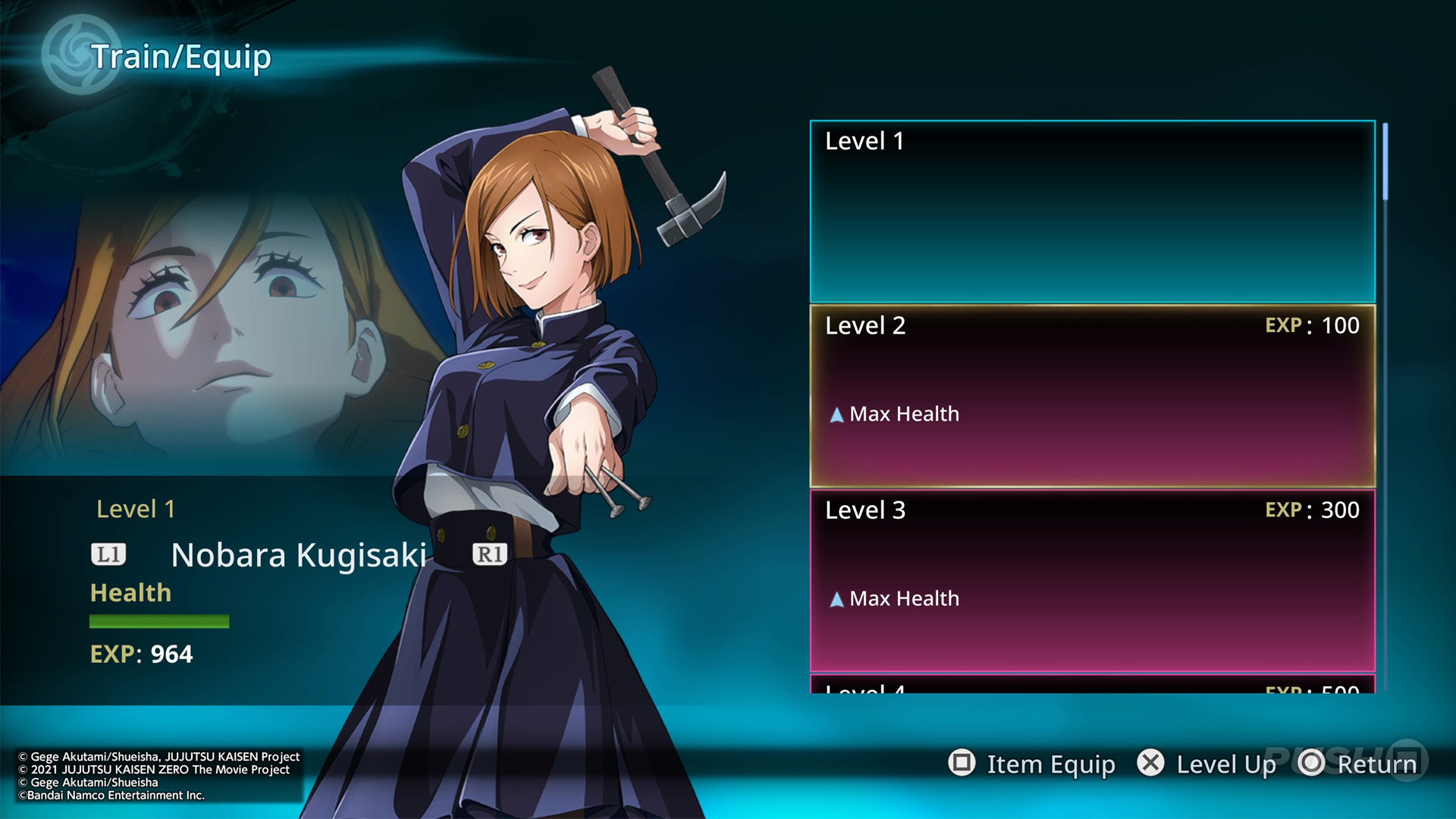Open Item Equip
Viewport: 1456px width, 819px height.
click(x=1032, y=764)
